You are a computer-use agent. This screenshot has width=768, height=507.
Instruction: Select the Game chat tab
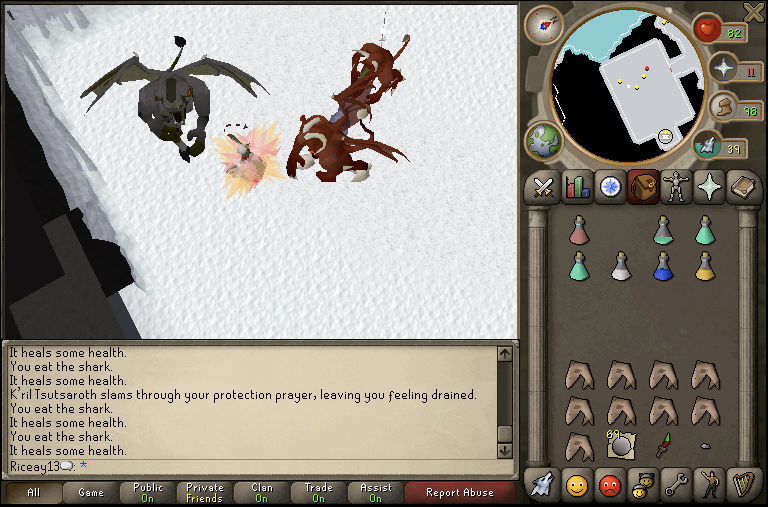tap(91, 492)
